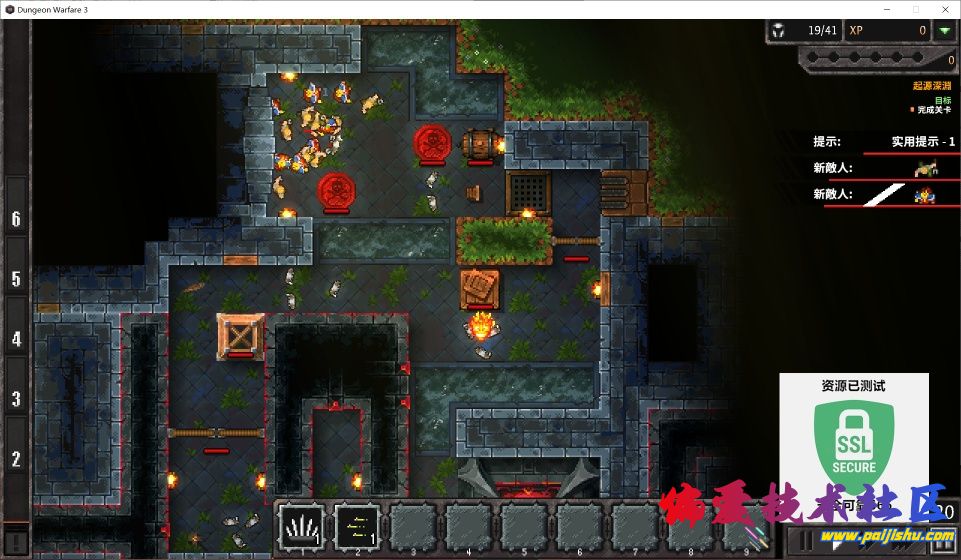Open the green arrow dropdown beside XP
The width and height of the screenshot is (961, 560).
click(x=944, y=31)
